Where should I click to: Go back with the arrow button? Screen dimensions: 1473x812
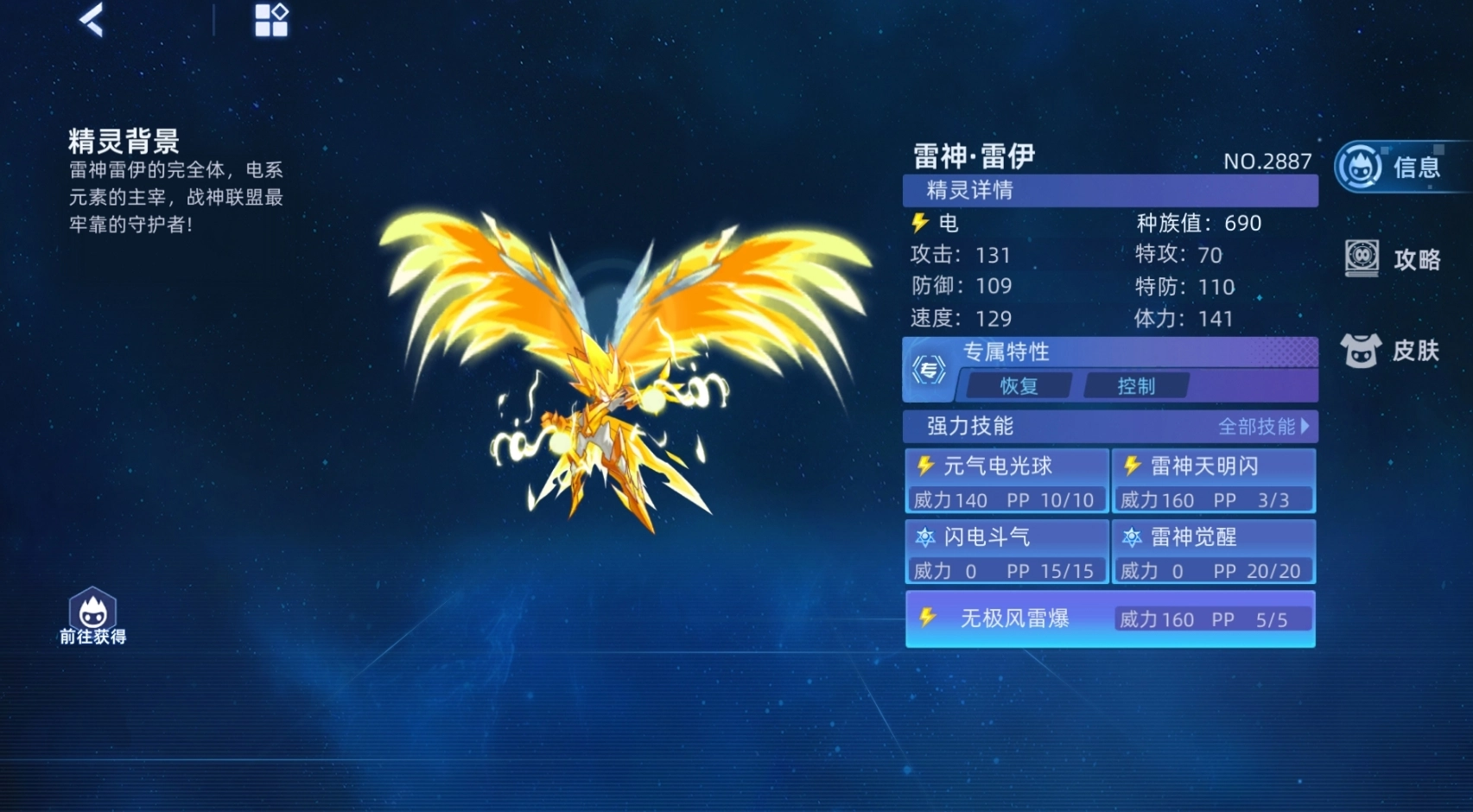92,20
